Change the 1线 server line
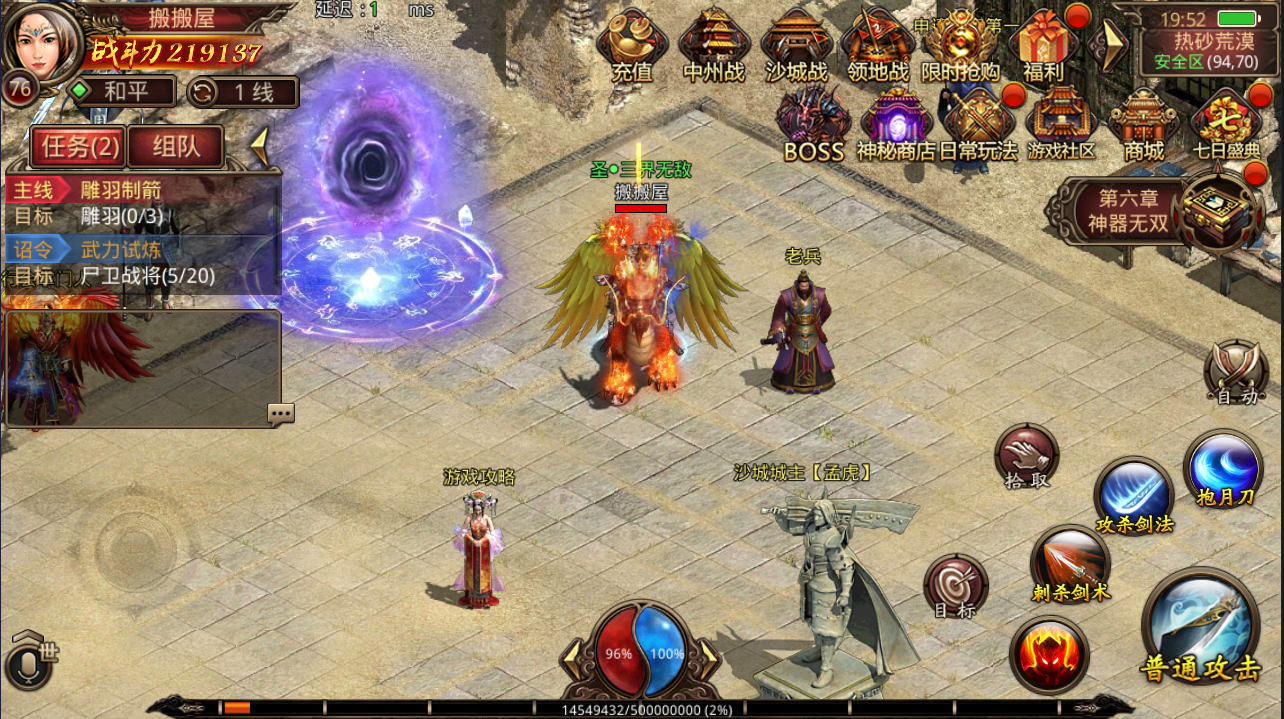 [x=243, y=92]
